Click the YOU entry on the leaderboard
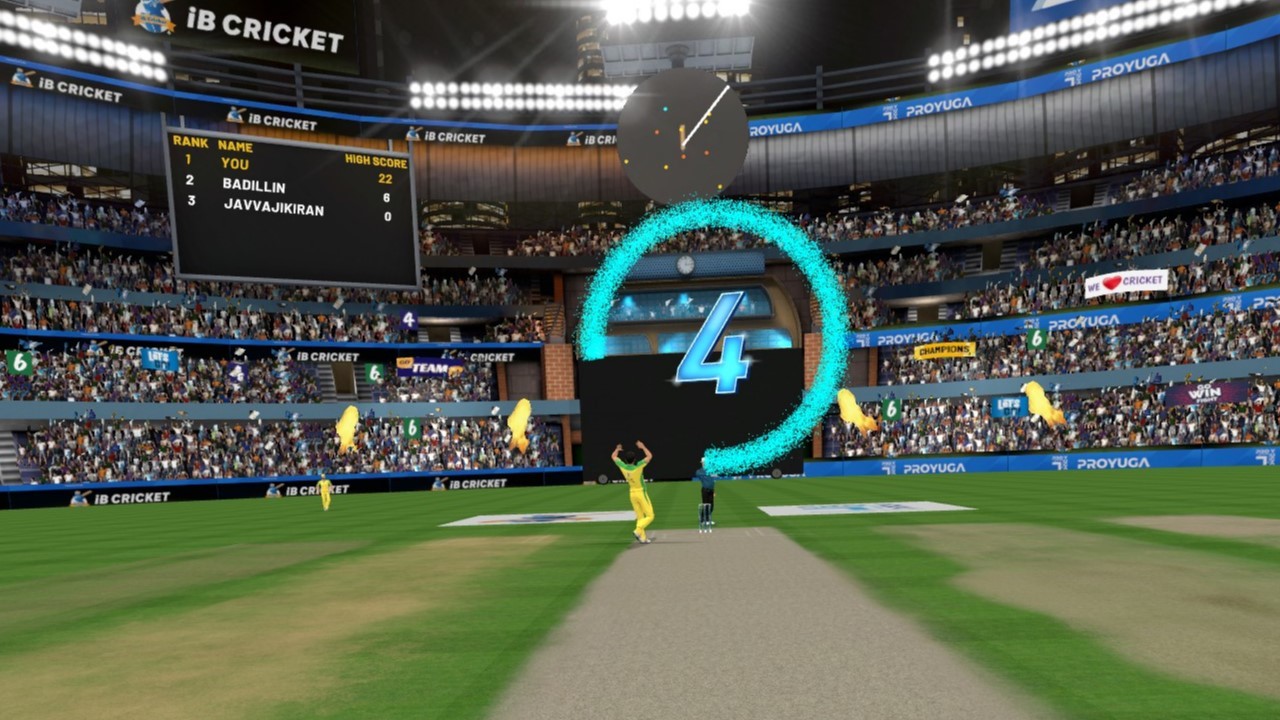The width and height of the screenshot is (1280, 720). 236,163
